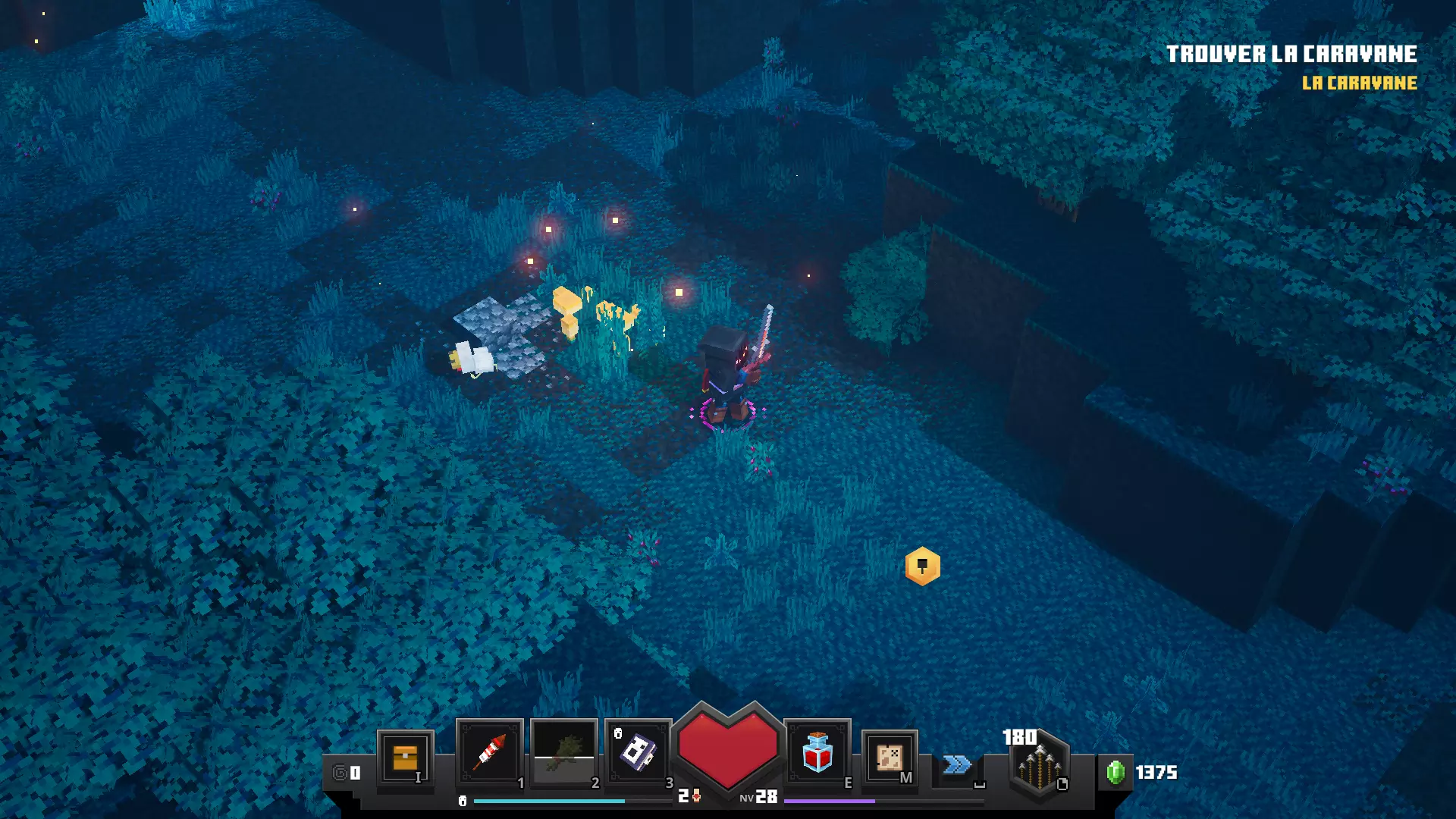
Task: Use the firework arrow artifact
Action: [490, 752]
